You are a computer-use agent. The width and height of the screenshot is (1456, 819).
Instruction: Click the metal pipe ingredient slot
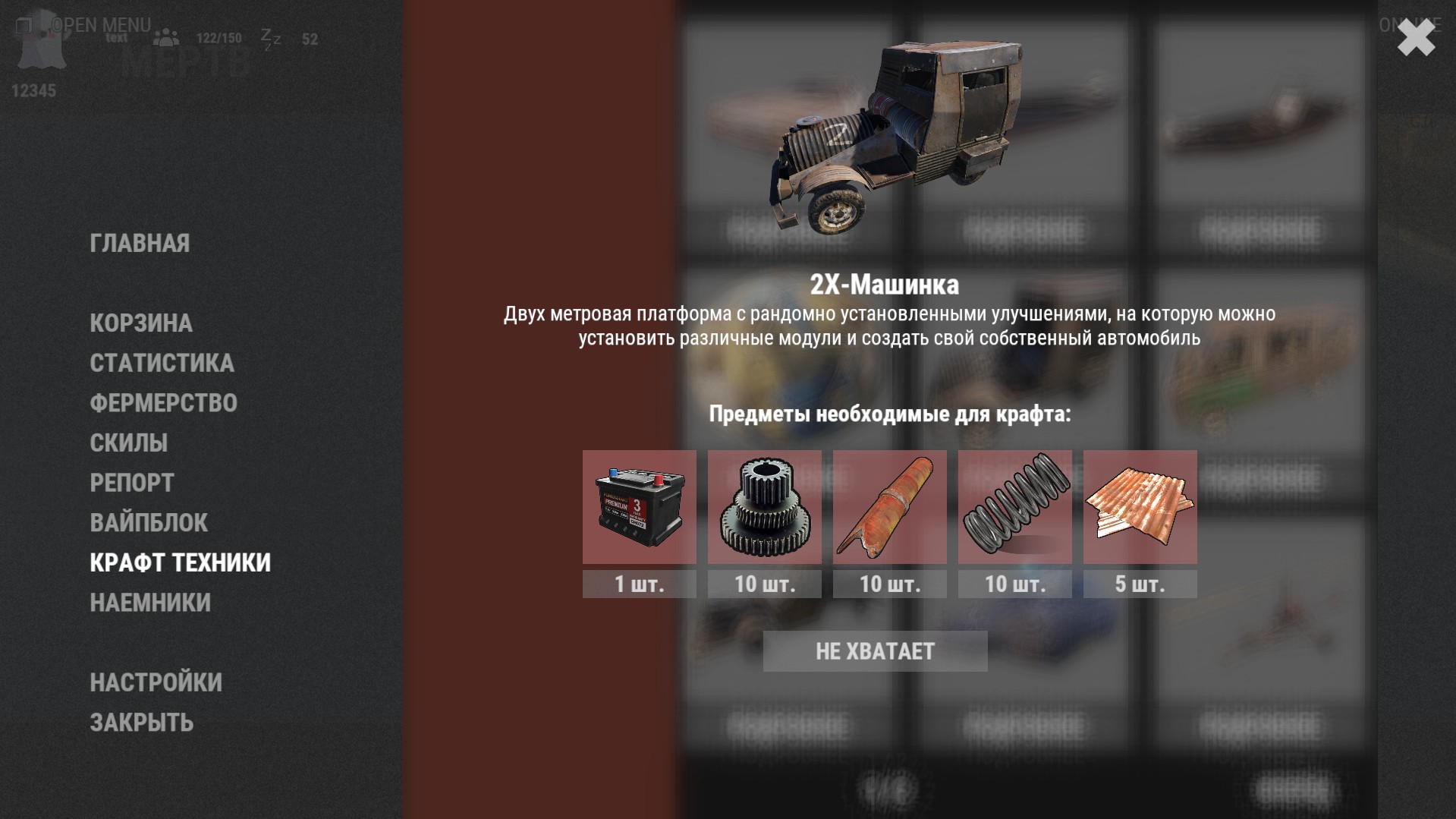889,507
